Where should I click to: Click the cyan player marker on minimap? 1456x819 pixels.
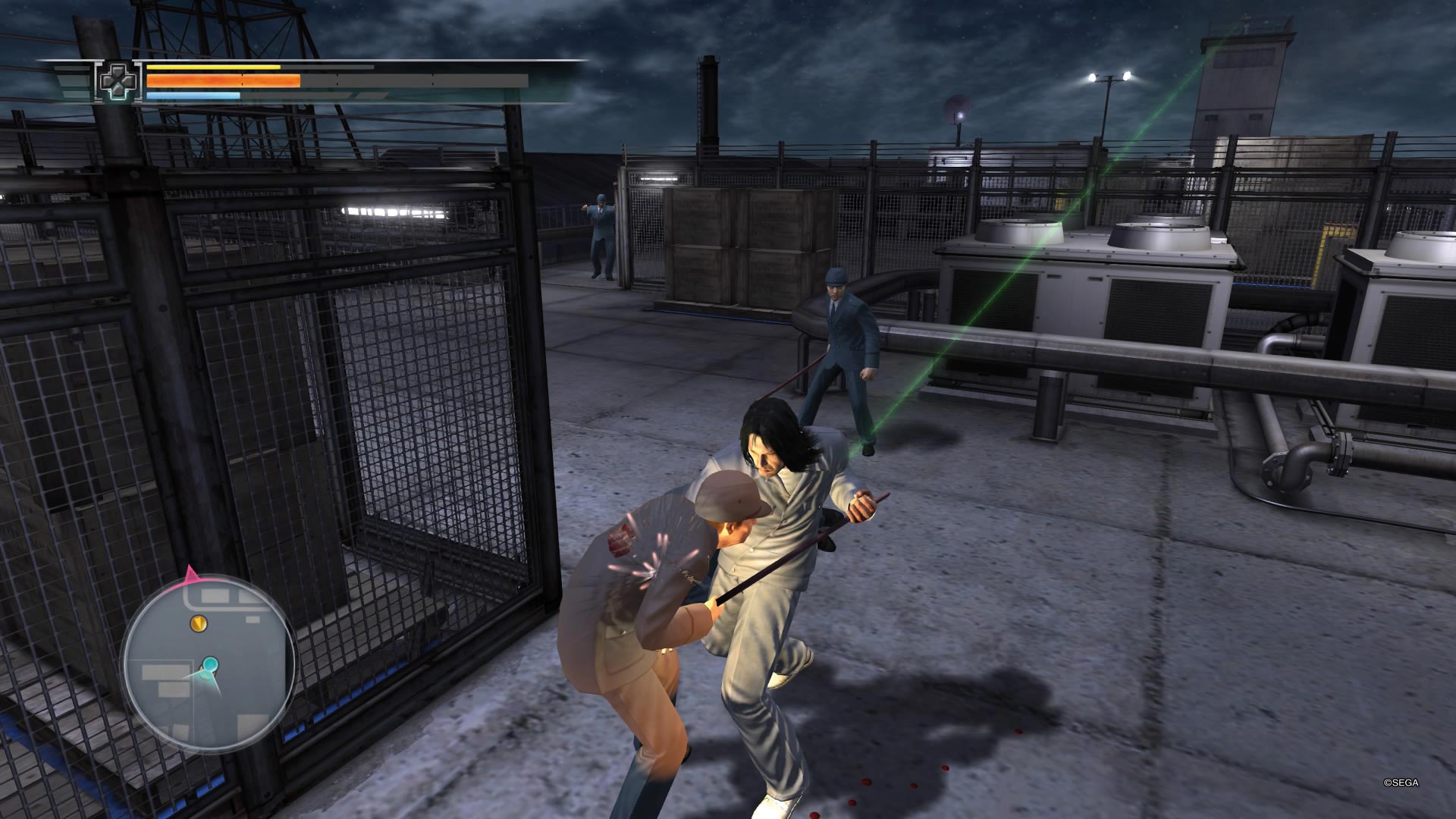(209, 666)
